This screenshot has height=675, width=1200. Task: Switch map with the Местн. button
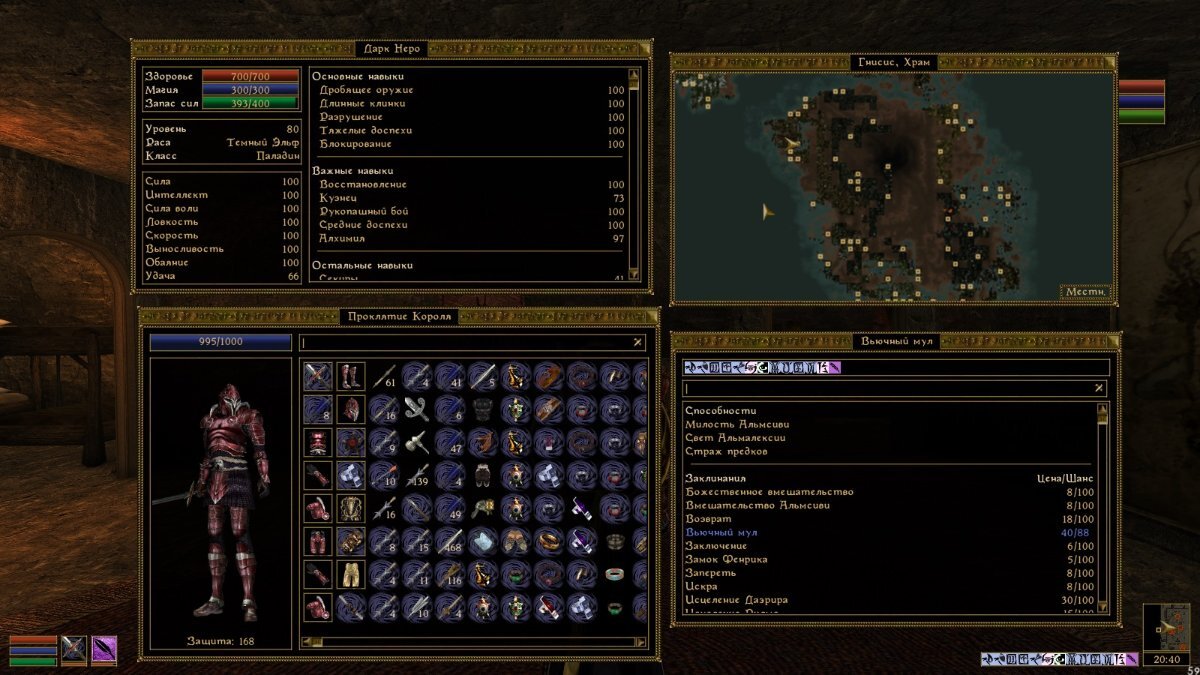1085,292
